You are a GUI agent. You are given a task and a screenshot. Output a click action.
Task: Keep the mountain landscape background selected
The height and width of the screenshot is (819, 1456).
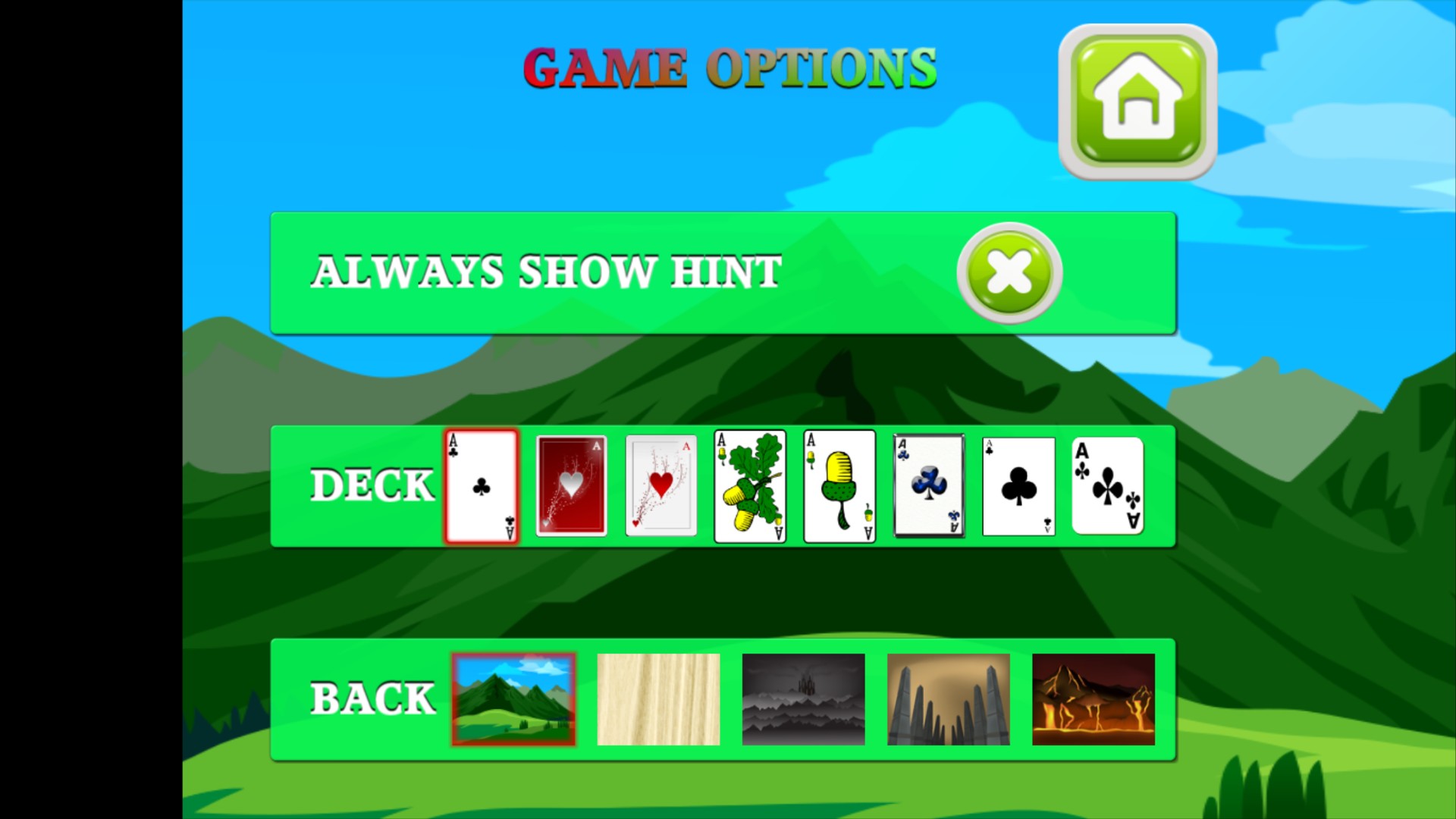pos(513,698)
